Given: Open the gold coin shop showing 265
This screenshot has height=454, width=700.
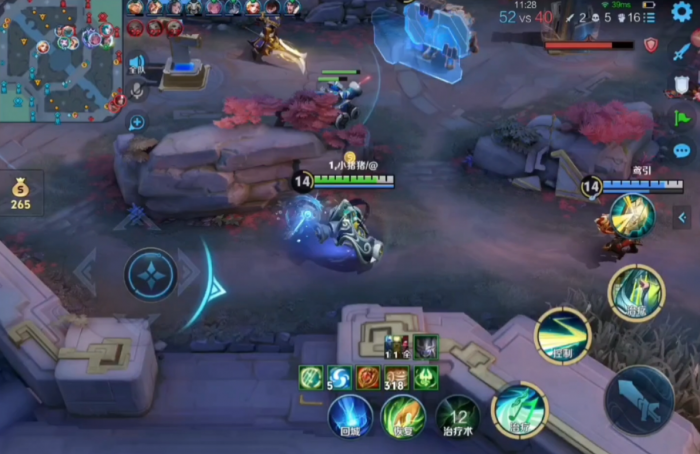Looking at the screenshot, I should (21, 193).
